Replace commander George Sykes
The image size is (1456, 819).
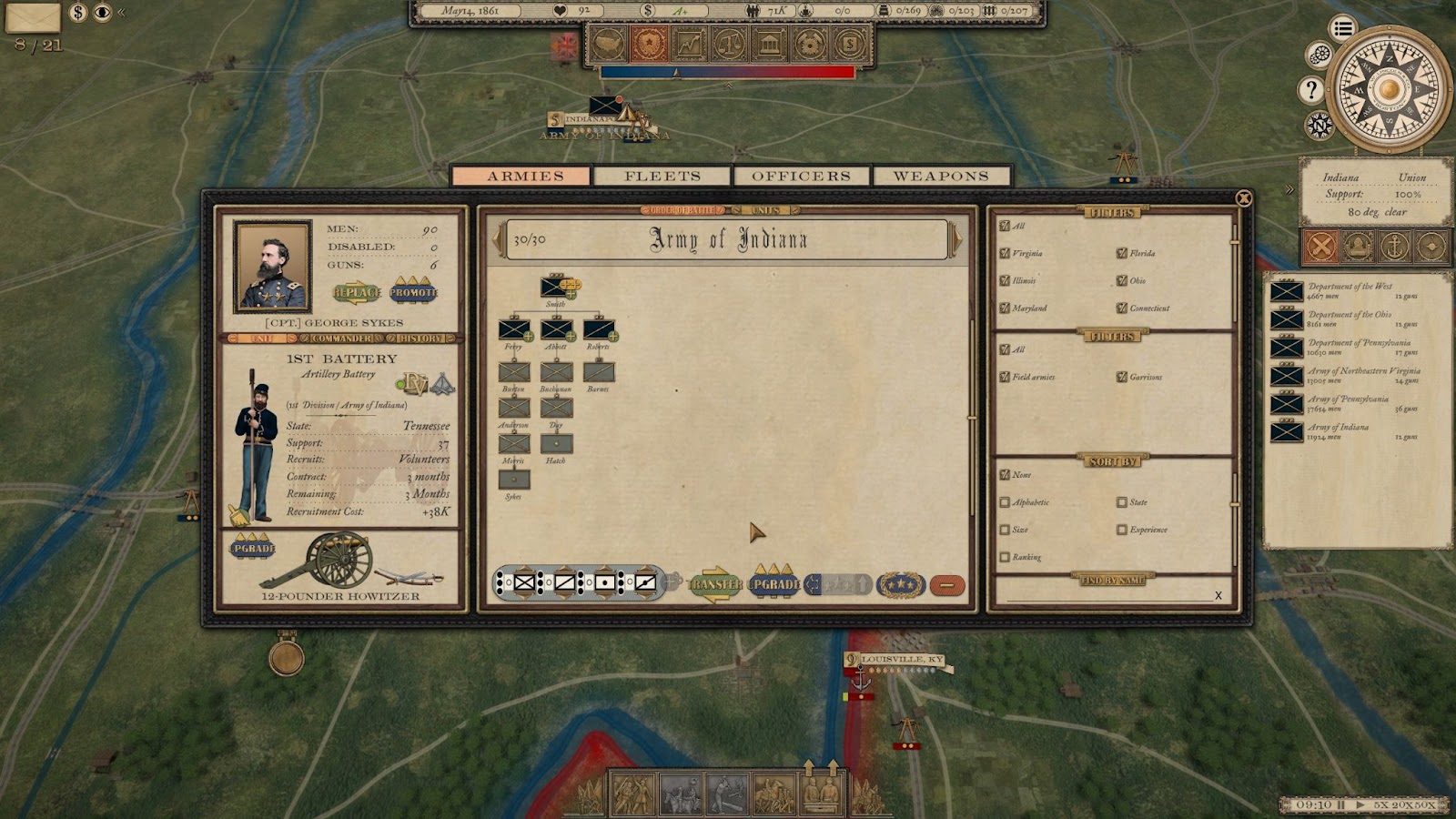pyautogui.click(x=357, y=293)
